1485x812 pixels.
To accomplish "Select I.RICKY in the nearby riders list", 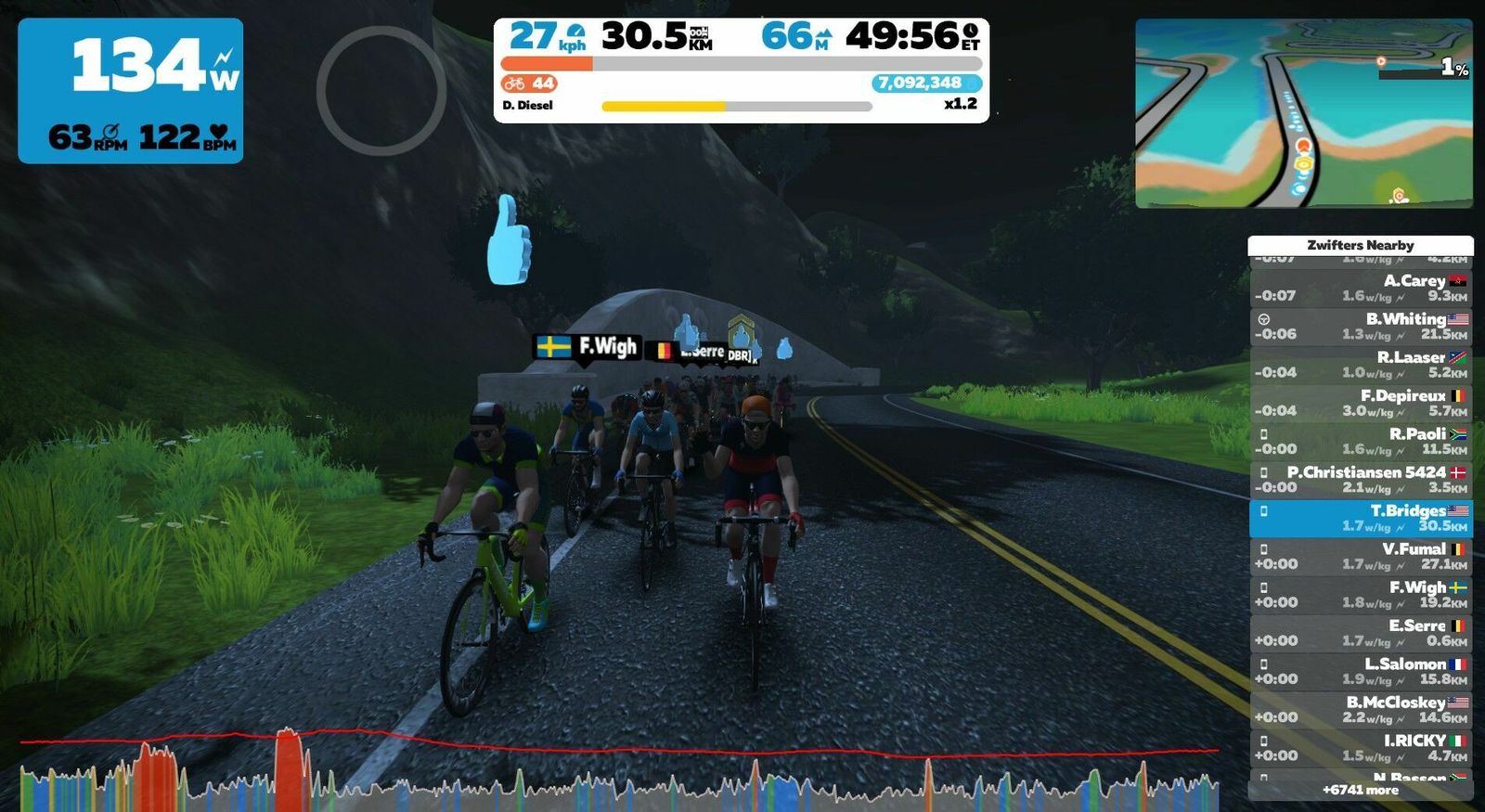I will [1360, 748].
